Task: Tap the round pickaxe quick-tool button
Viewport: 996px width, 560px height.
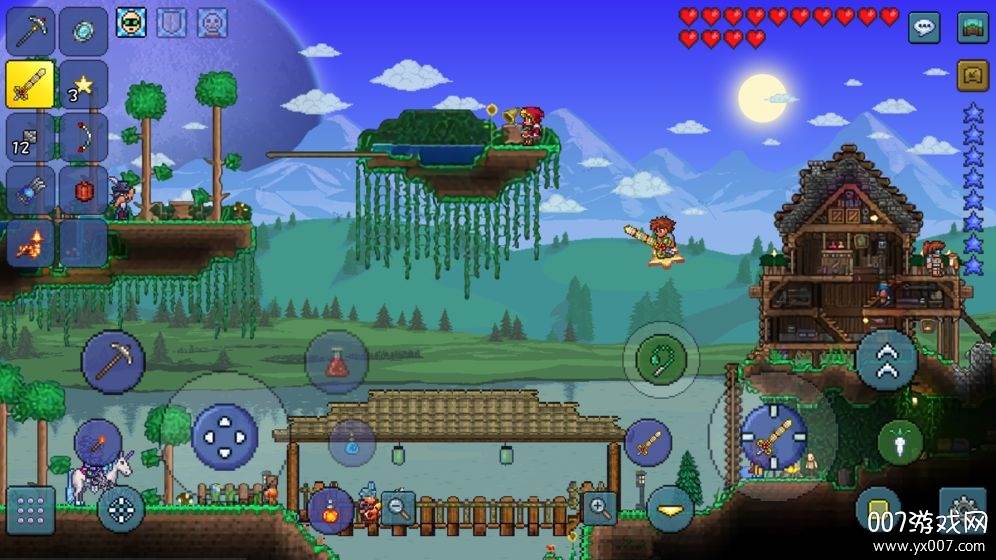Action: click(113, 362)
